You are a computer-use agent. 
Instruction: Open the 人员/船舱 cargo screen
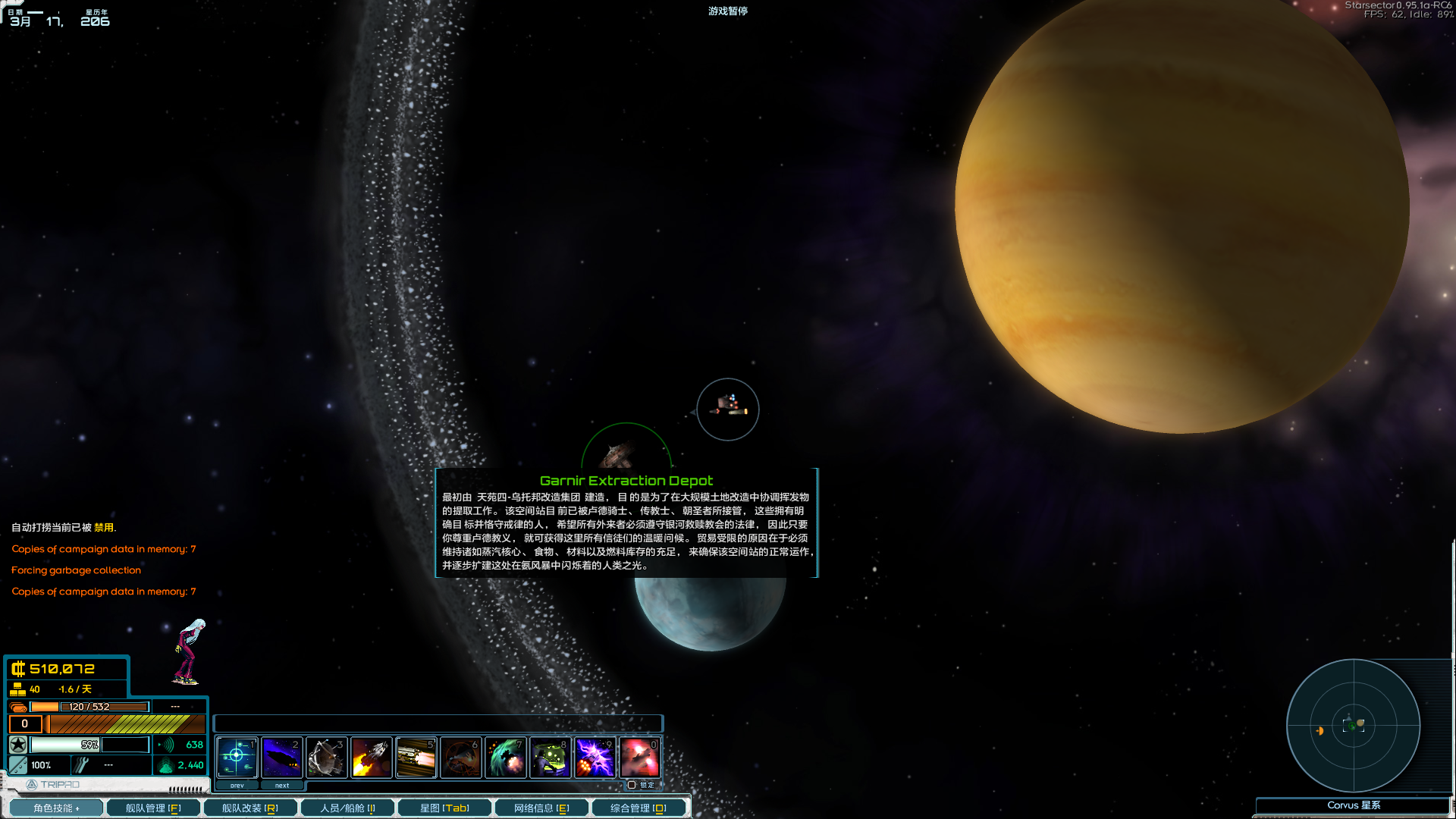[x=347, y=808]
